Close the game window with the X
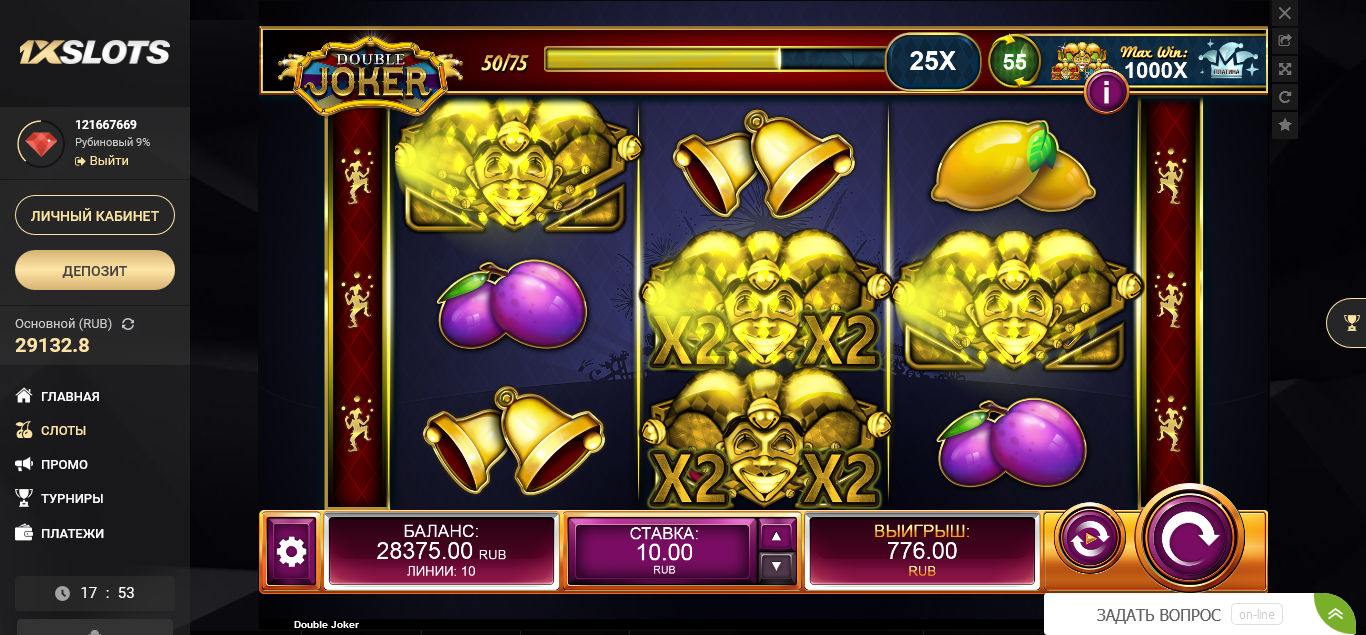Screen dimensions: 1366x635 tap(1285, 13)
